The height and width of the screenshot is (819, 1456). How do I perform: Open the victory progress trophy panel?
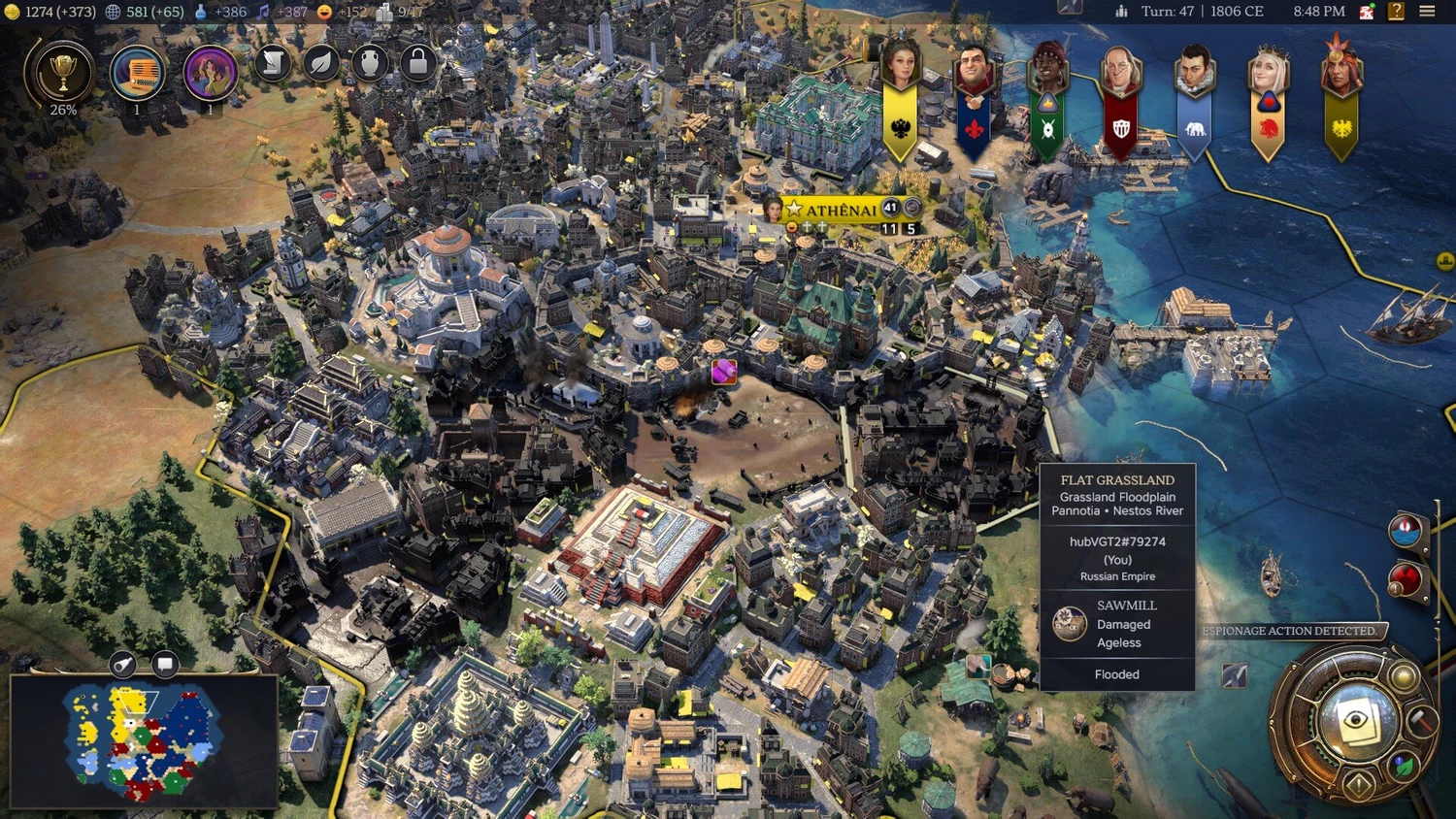(x=63, y=73)
